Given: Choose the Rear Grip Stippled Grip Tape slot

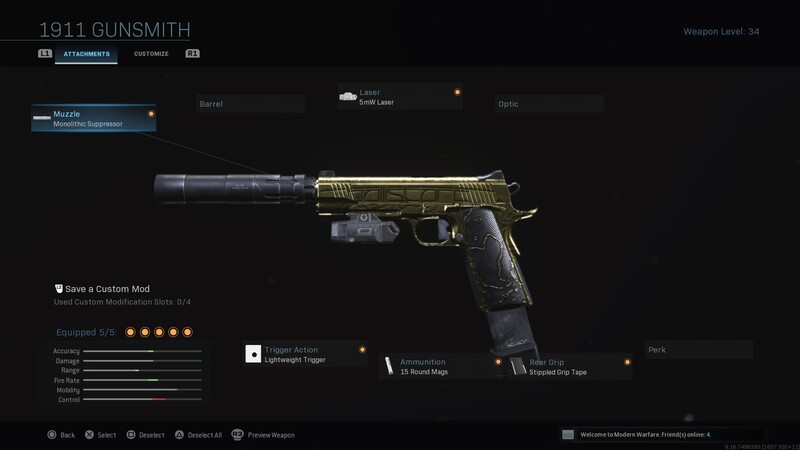Looking at the screenshot, I should tap(570, 366).
